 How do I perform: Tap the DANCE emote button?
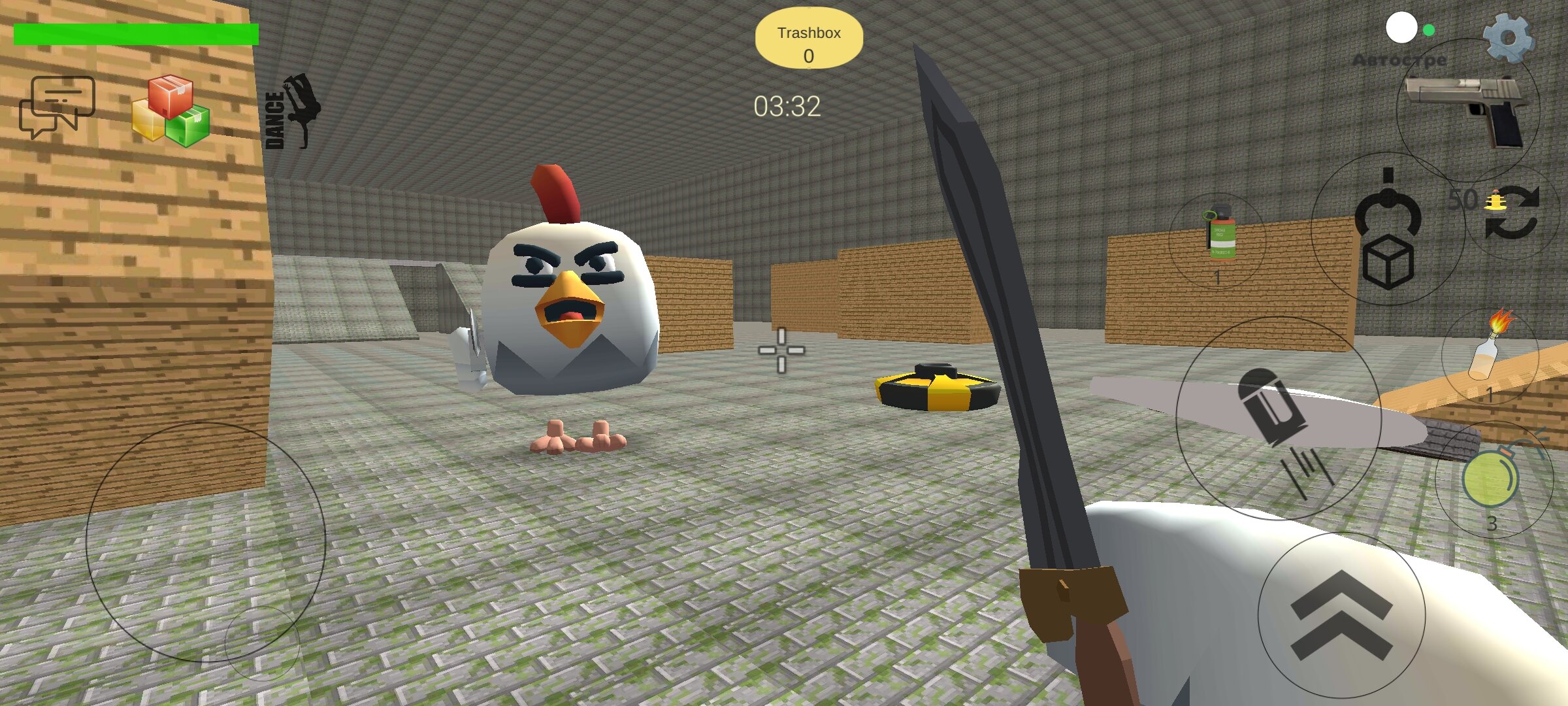point(291,112)
